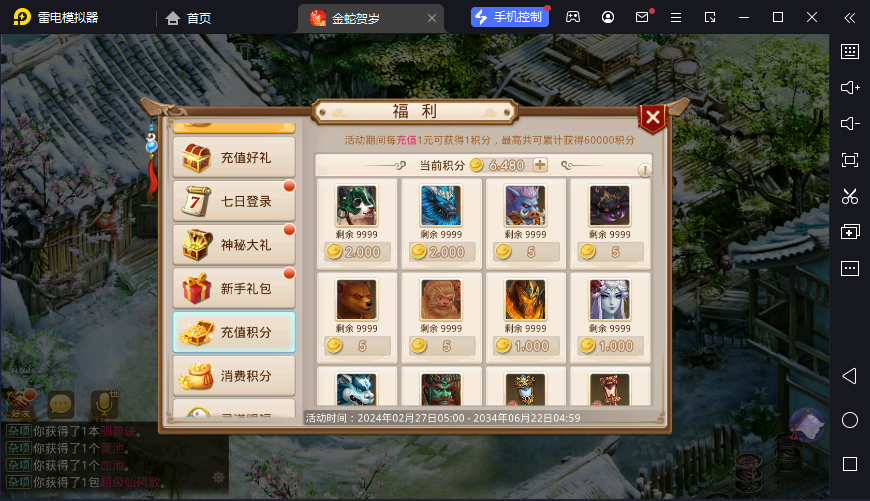Activate the microphone voice icon
Image resolution: width=870 pixels, height=501 pixels.
tap(104, 404)
